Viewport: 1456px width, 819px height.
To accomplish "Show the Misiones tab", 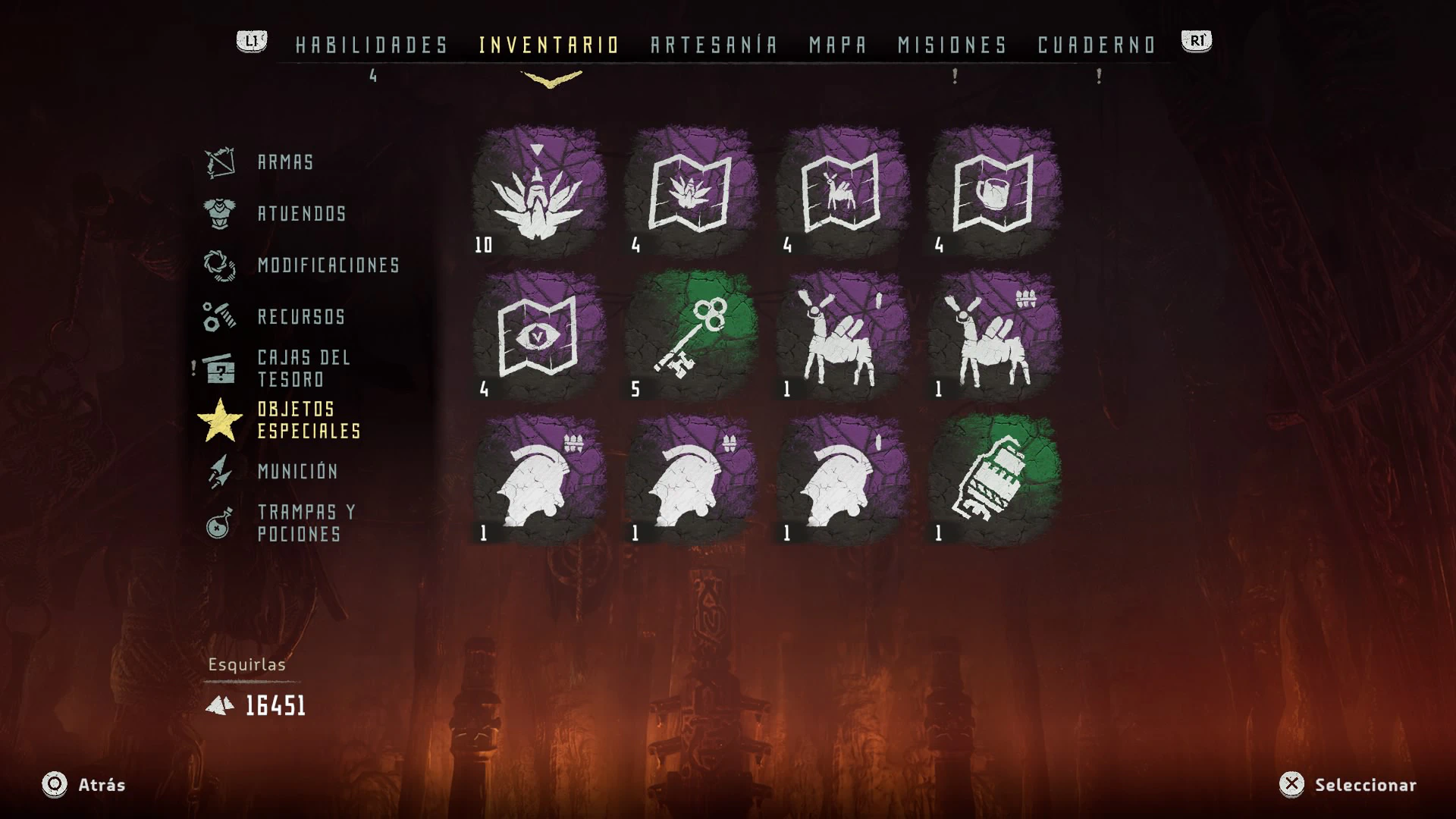I will 952,45.
